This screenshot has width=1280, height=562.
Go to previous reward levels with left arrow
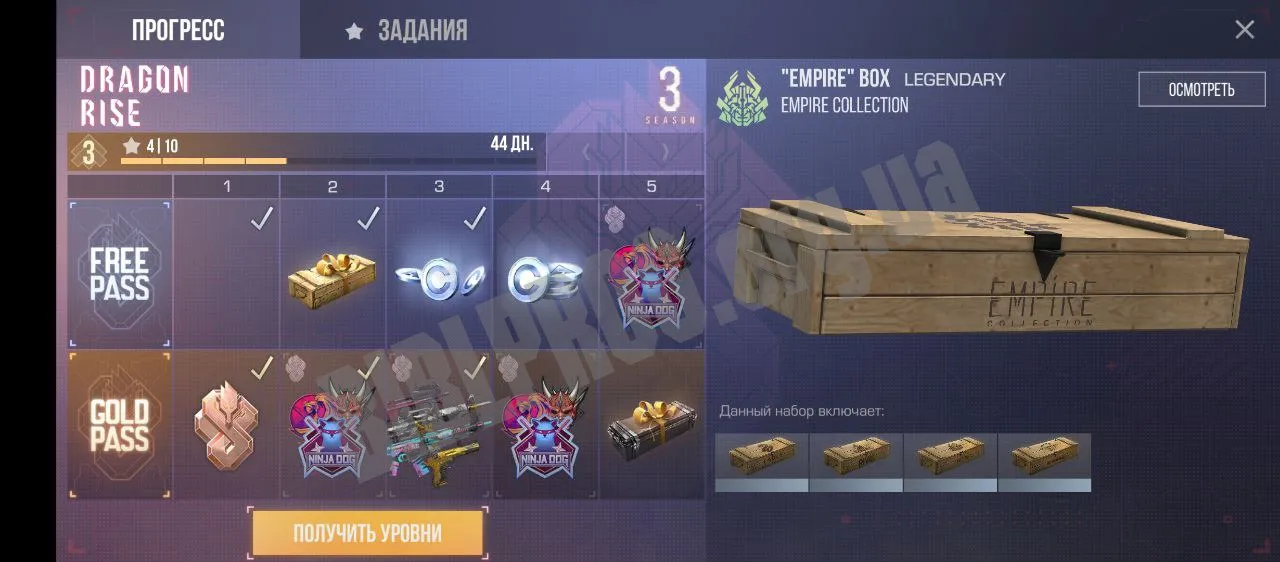586,153
